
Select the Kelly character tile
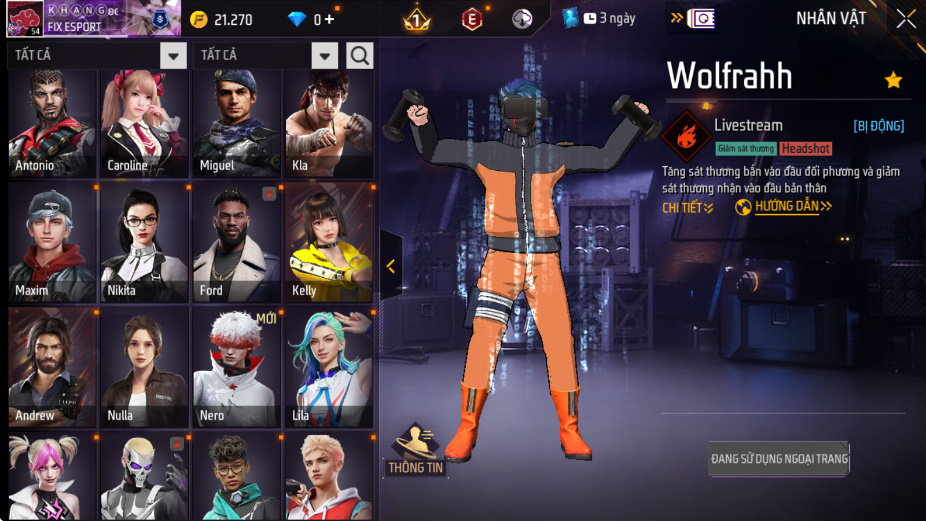pyautogui.click(x=329, y=243)
